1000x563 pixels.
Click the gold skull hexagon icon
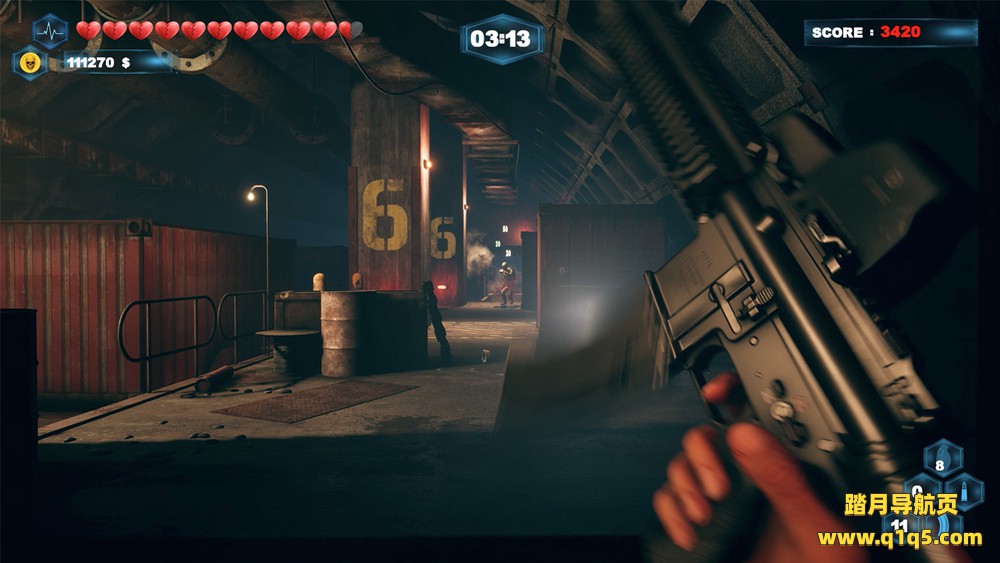(30, 62)
